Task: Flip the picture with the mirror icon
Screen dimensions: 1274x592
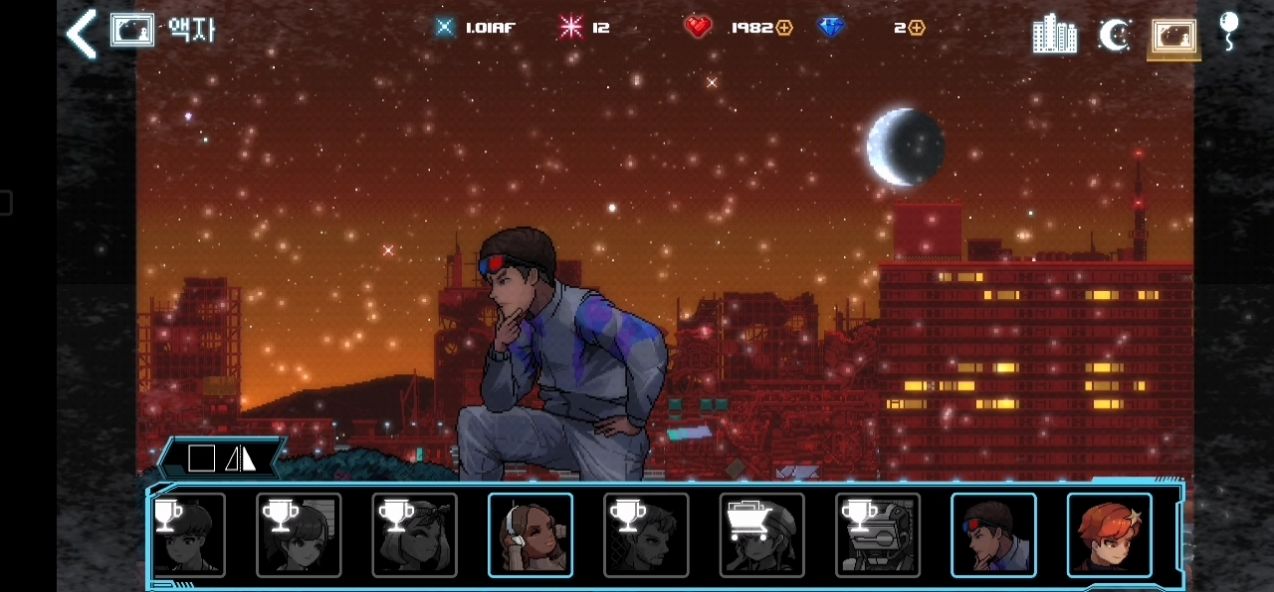Action: point(241,459)
